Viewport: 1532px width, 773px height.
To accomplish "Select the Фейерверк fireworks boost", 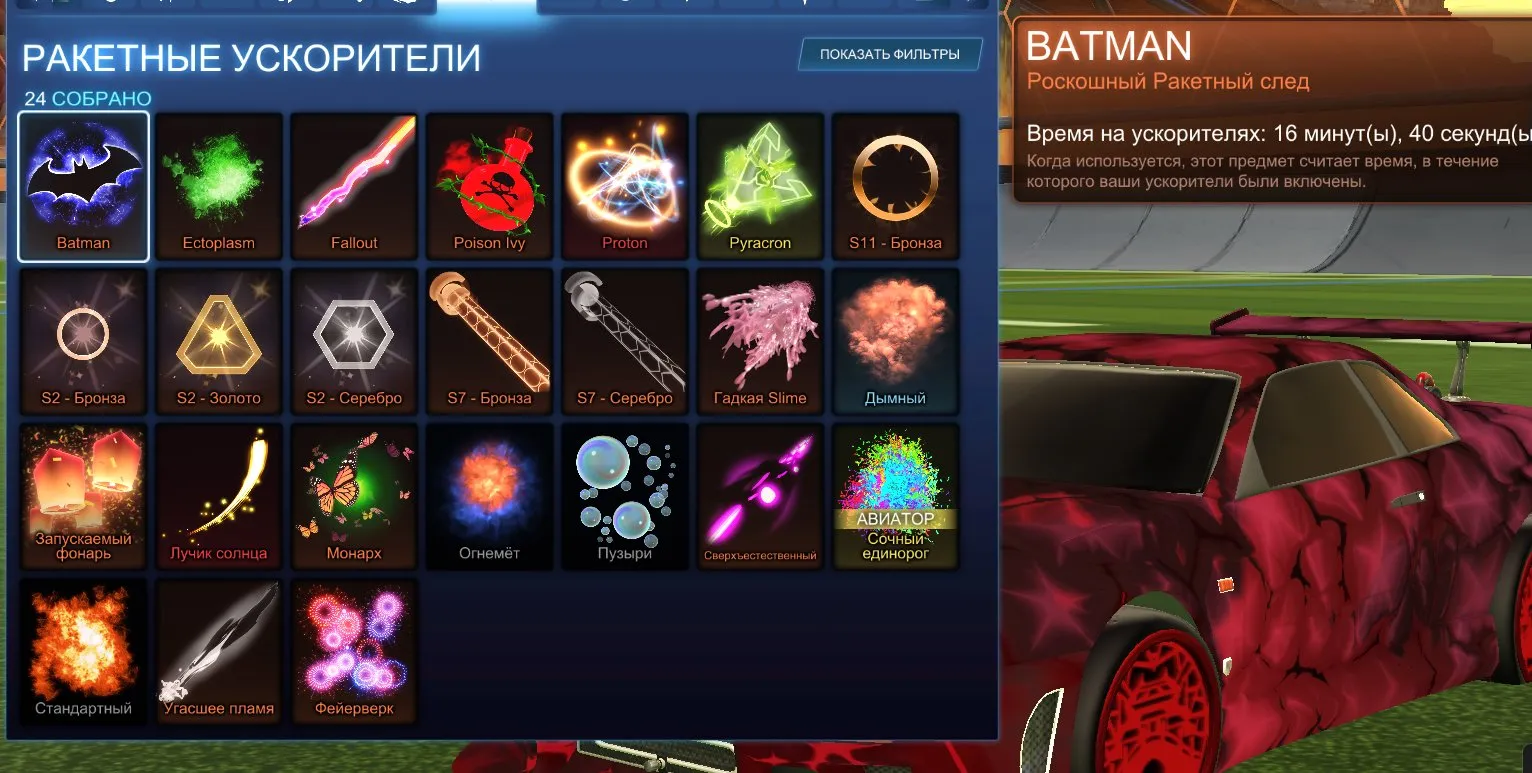I will click(x=354, y=650).
